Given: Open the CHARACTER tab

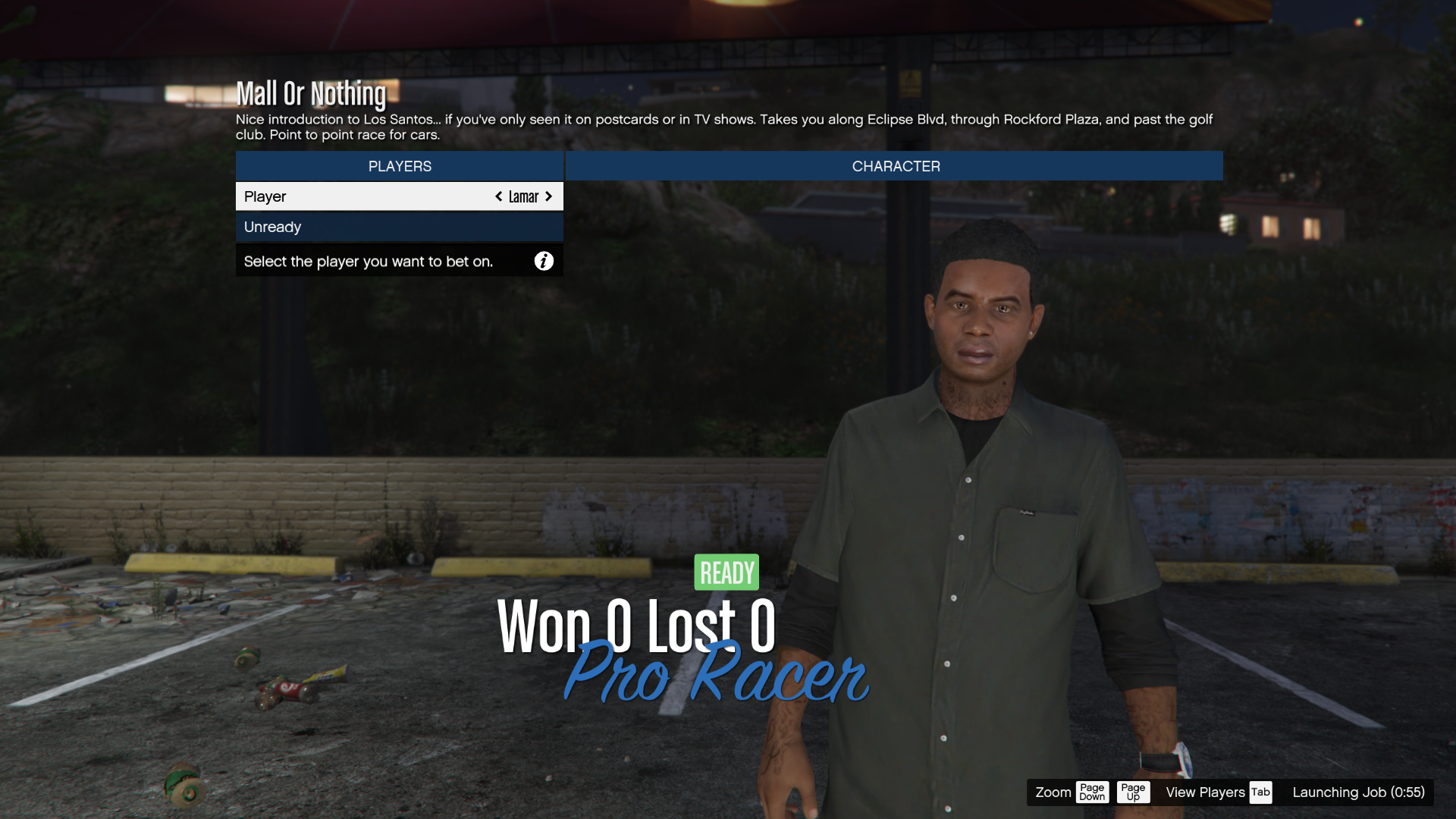Looking at the screenshot, I should 895,166.
